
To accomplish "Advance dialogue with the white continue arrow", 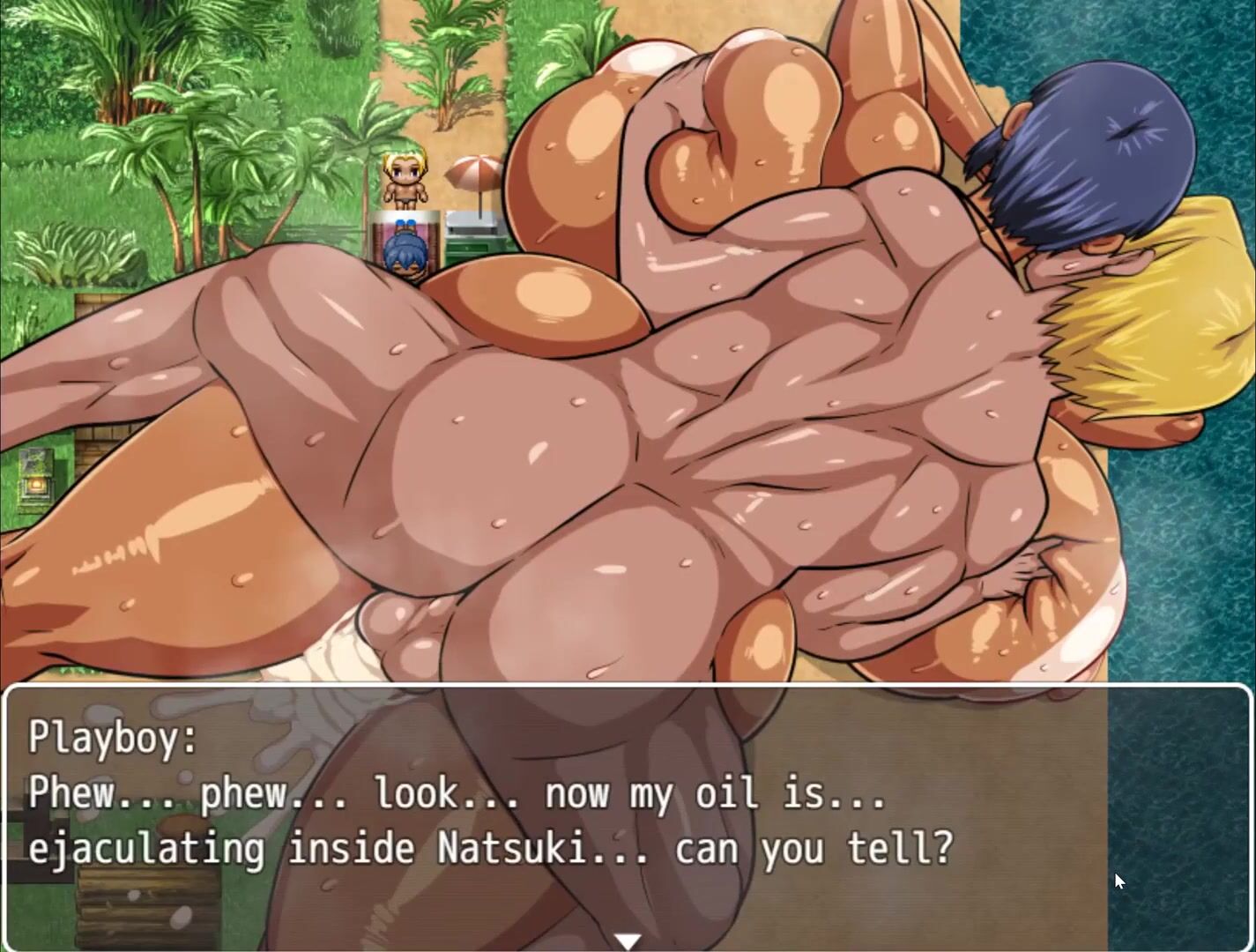I will coord(628,941).
